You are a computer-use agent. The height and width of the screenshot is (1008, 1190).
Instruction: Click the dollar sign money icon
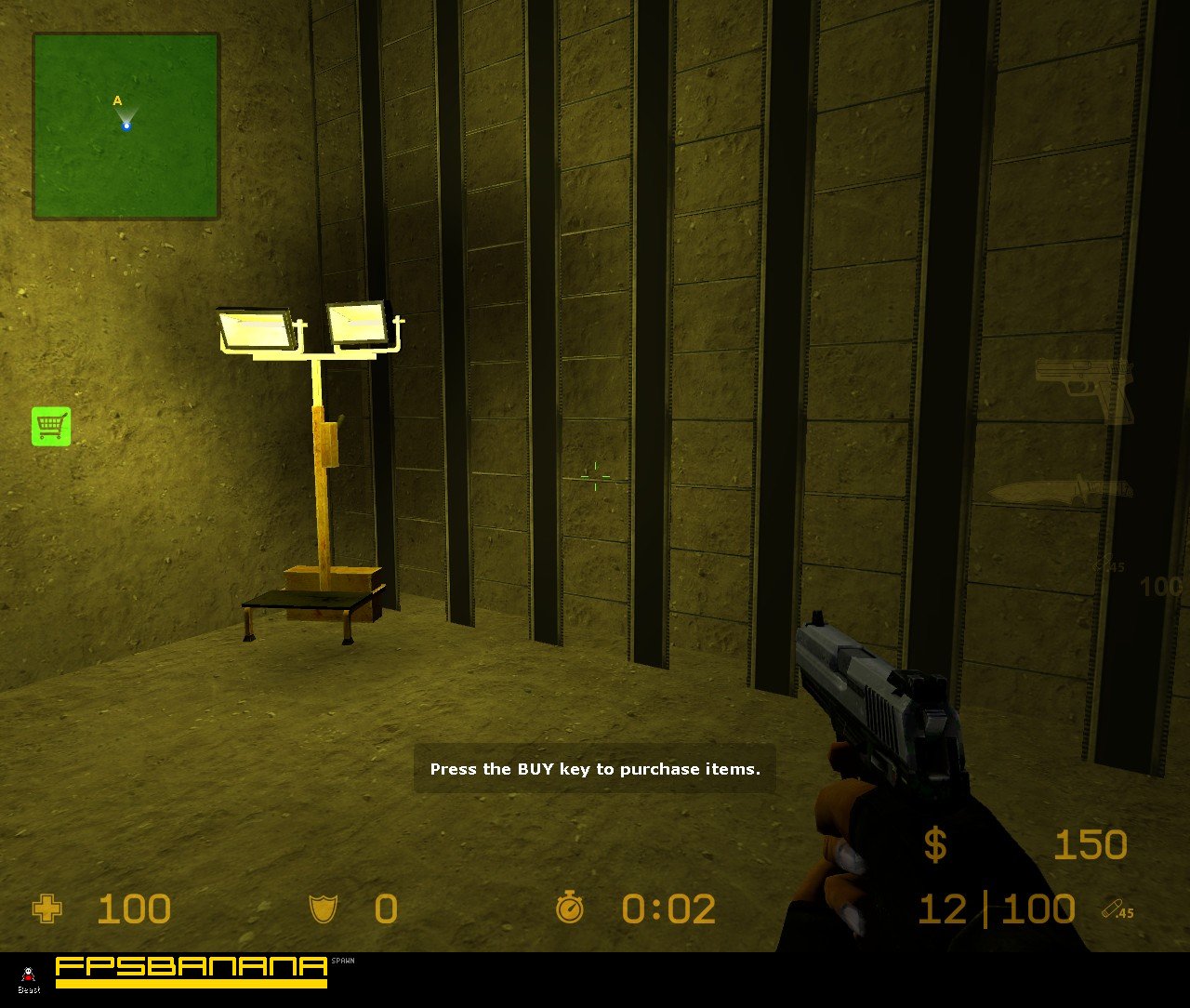pyautogui.click(x=936, y=844)
